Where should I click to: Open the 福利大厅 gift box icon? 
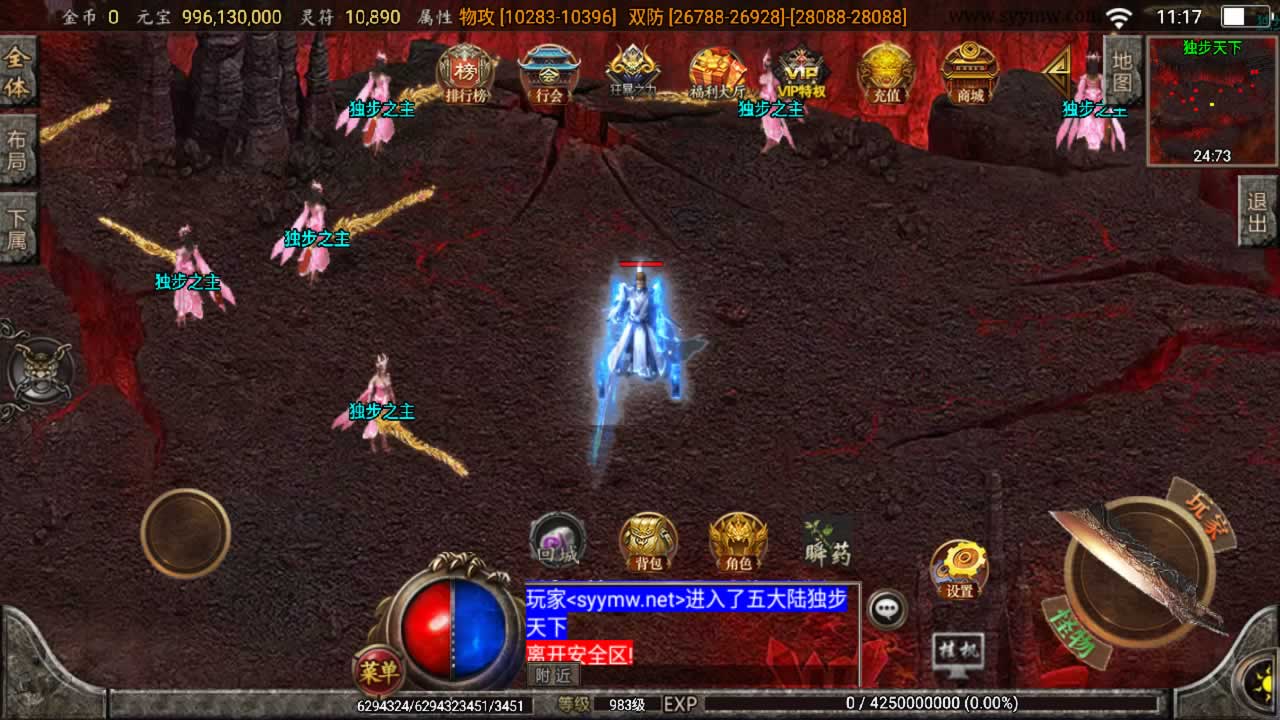[717, 75]
